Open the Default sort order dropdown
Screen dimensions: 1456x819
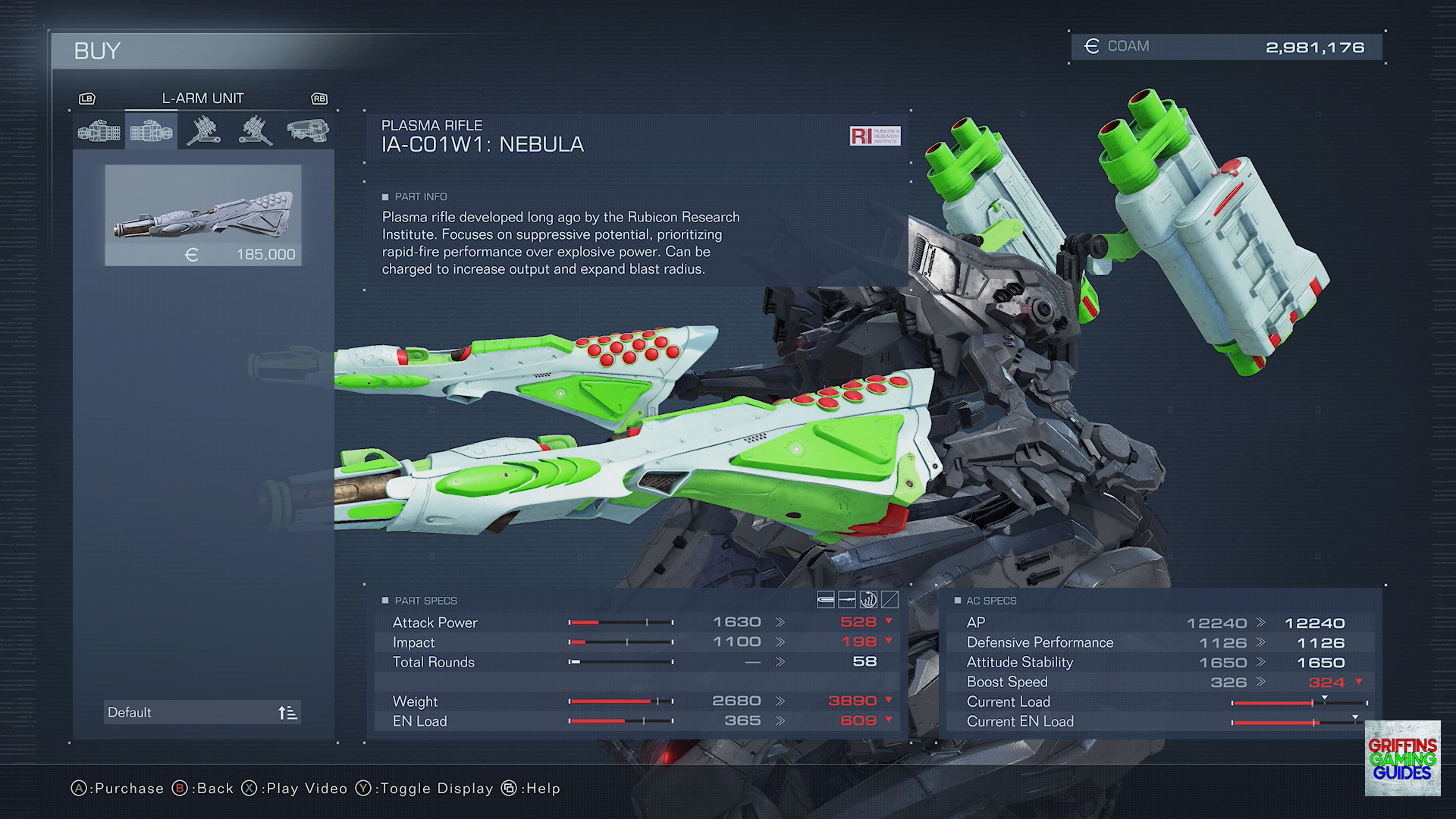[202, 712]
